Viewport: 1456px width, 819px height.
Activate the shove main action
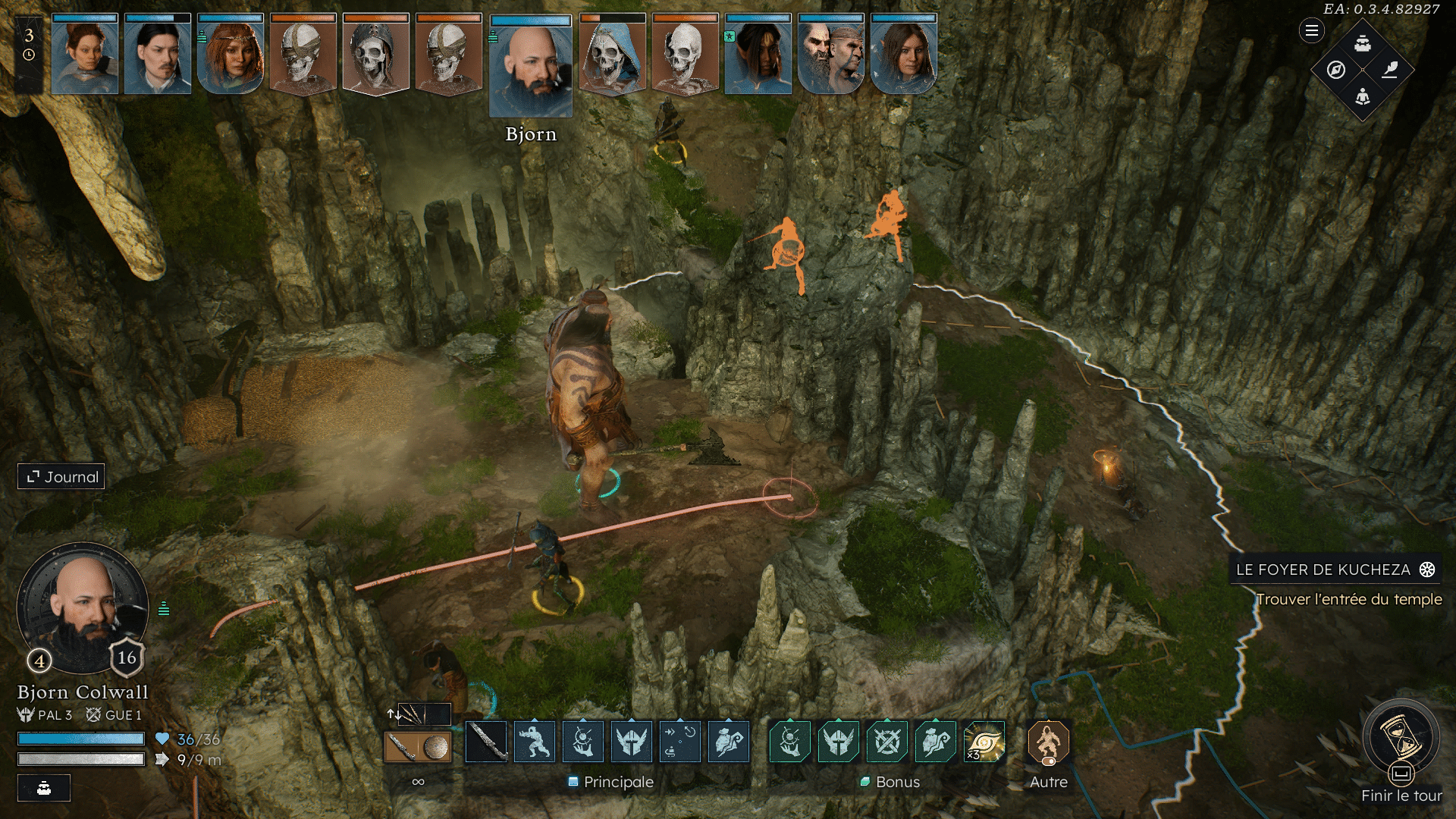click(535, 742)
